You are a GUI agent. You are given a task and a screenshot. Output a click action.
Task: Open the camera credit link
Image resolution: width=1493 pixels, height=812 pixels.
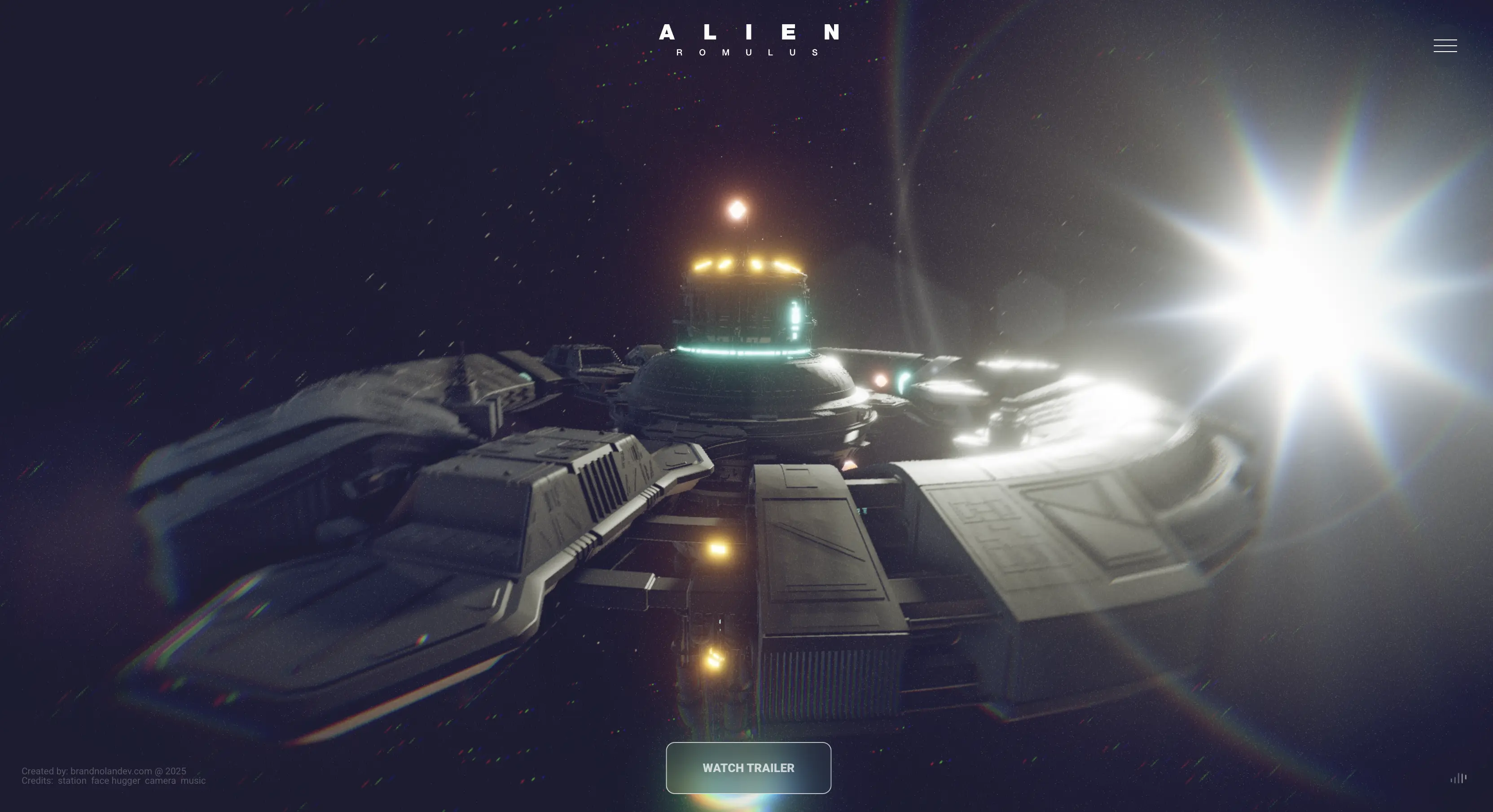[x=161, y=780]
